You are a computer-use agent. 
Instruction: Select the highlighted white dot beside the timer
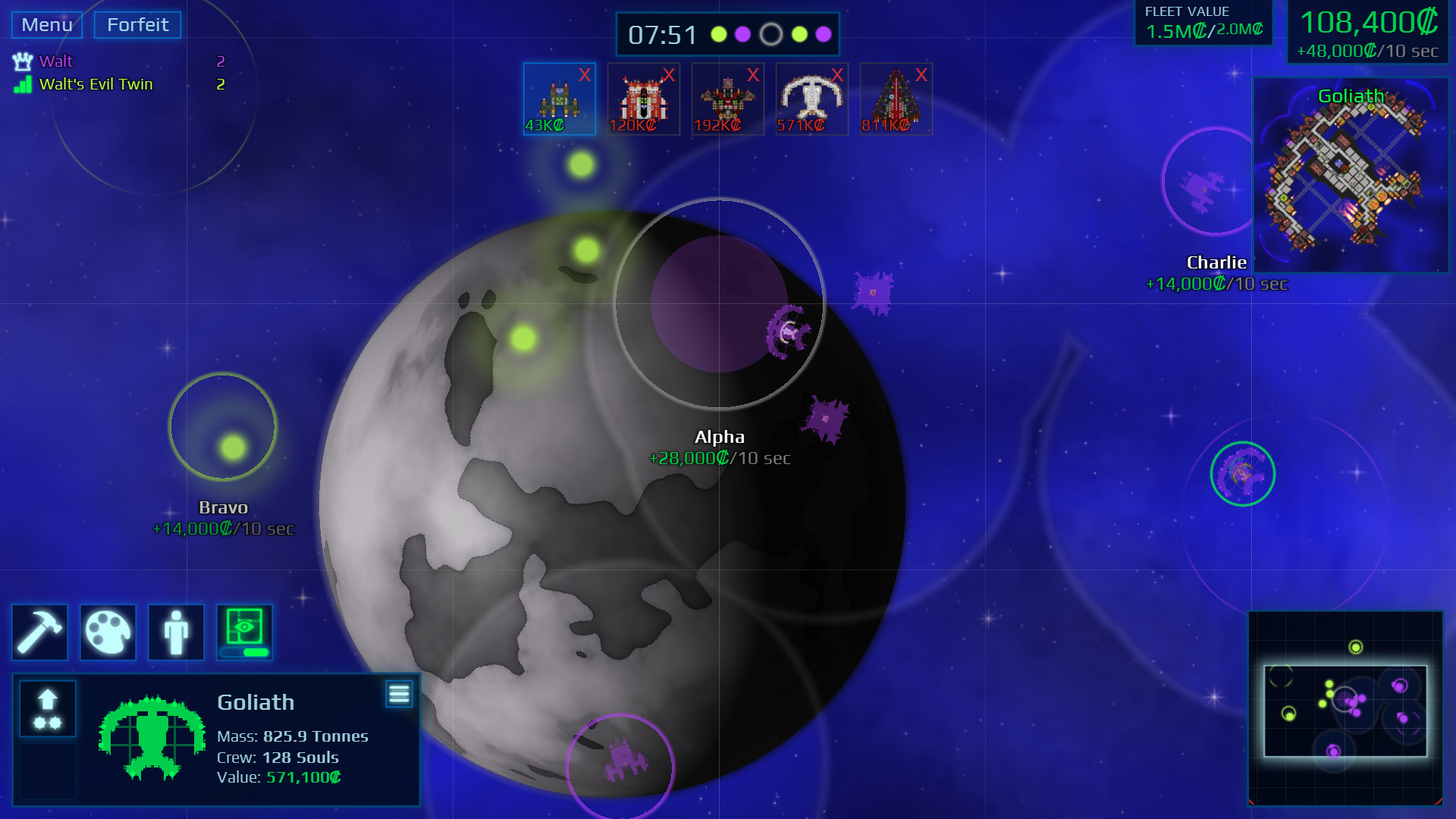(x=771, y=34)
